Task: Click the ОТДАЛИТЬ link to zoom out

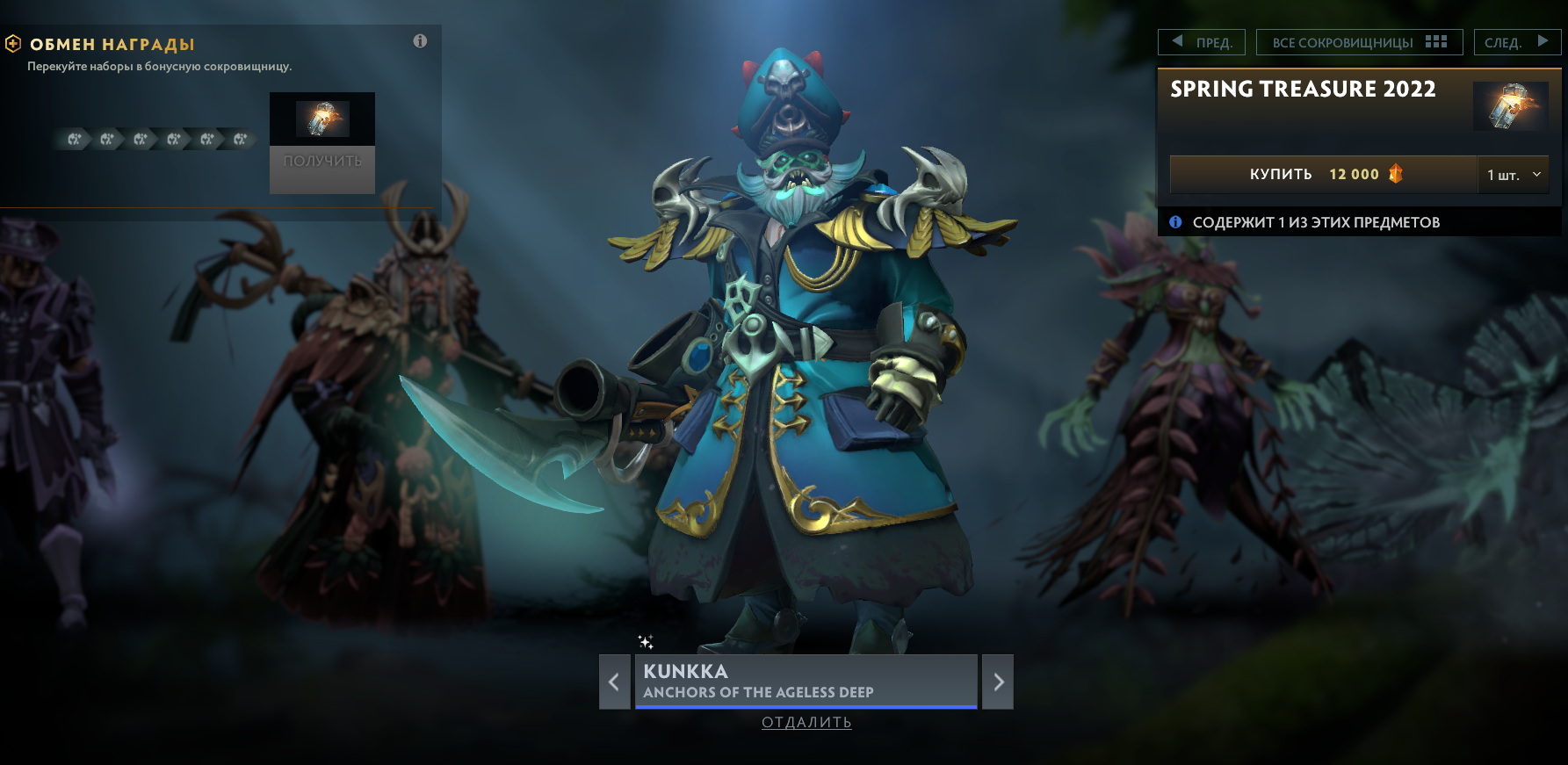Action: point(805,723)
